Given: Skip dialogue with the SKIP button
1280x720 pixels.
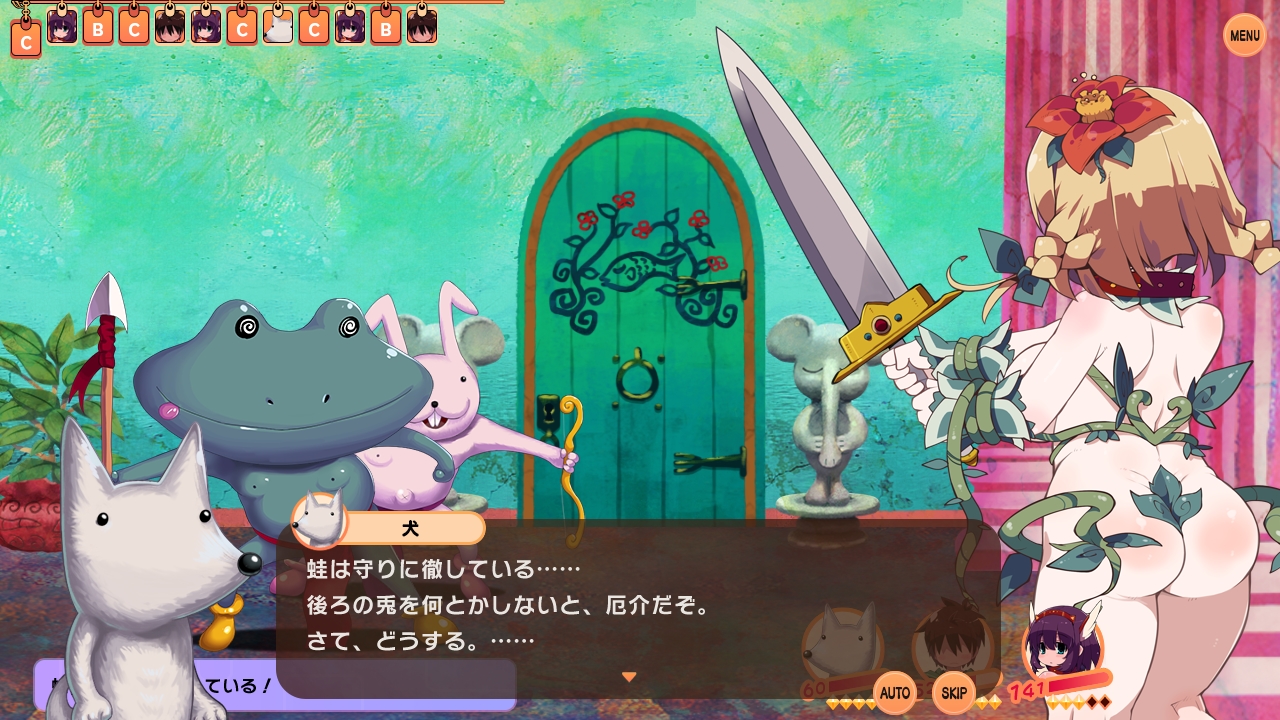Looking at the screenshot, I should click(954, 692).
